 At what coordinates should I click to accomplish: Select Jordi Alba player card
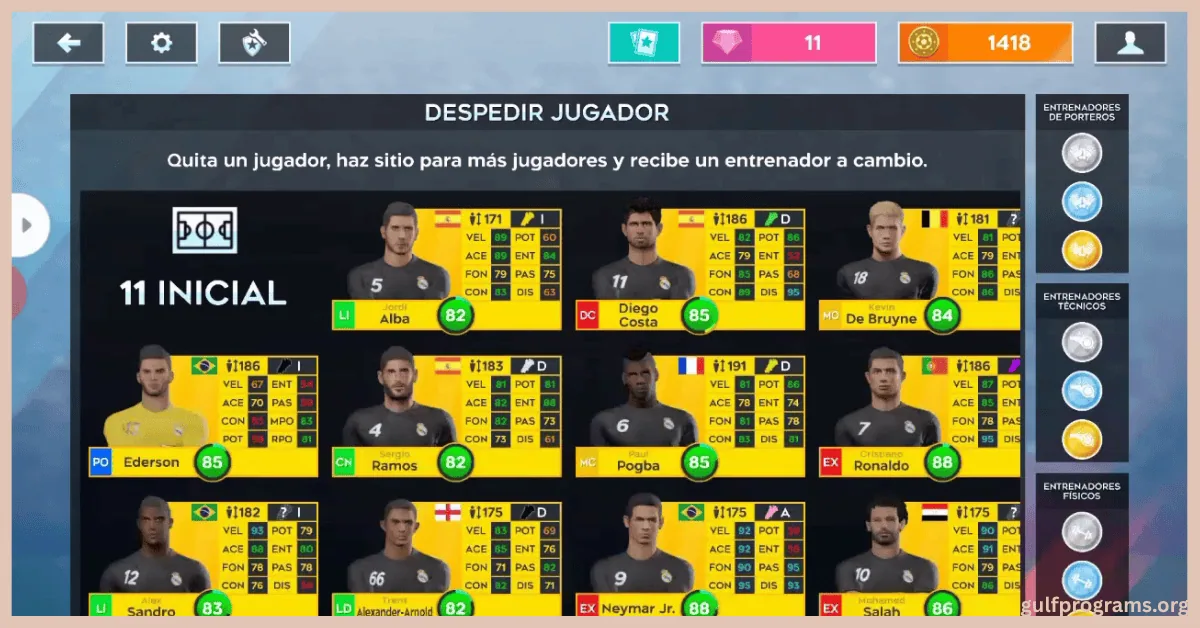click(x=447, y=268)
